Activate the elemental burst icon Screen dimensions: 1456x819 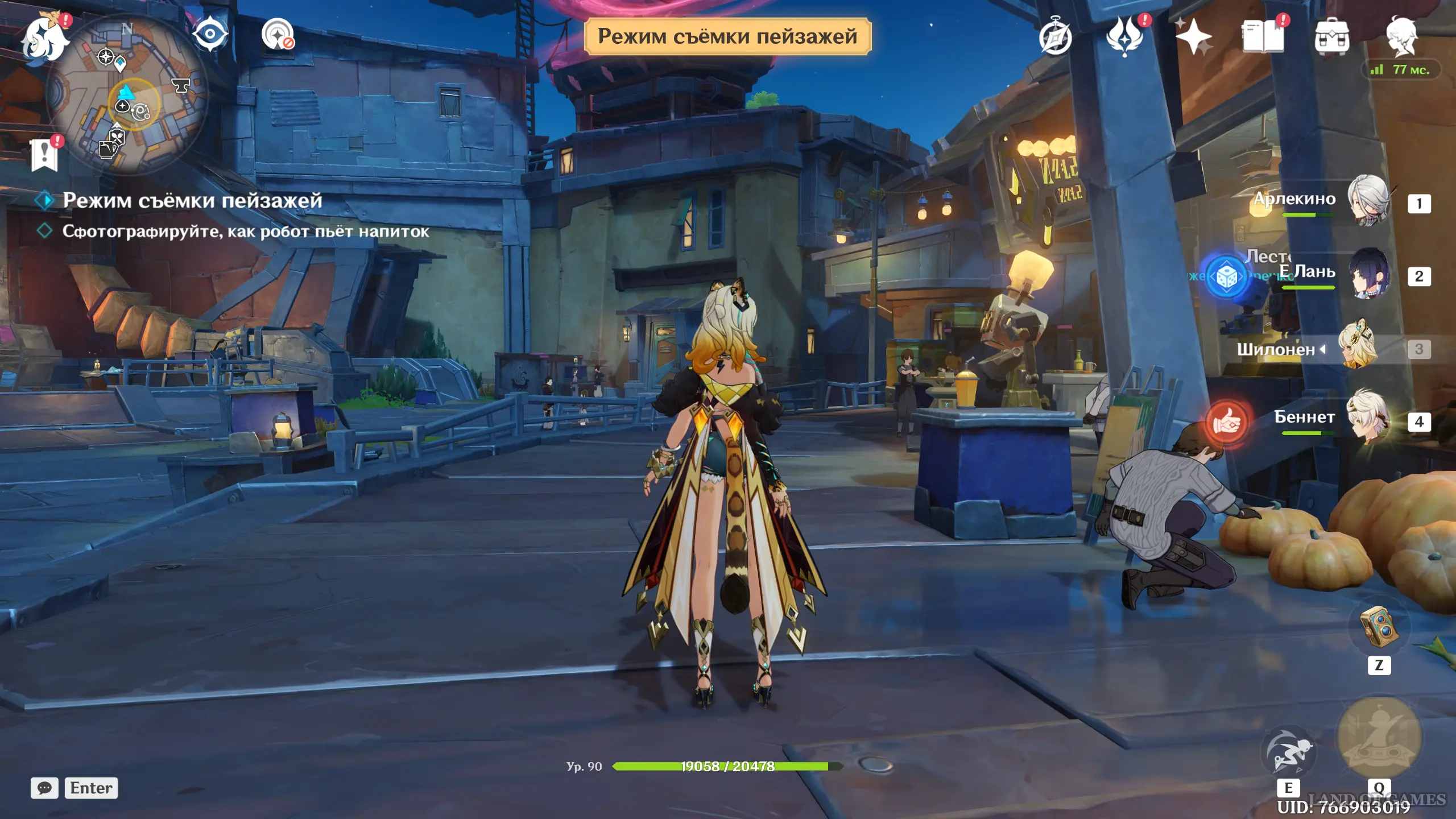pyautogui.click(x=1379, y=737)
